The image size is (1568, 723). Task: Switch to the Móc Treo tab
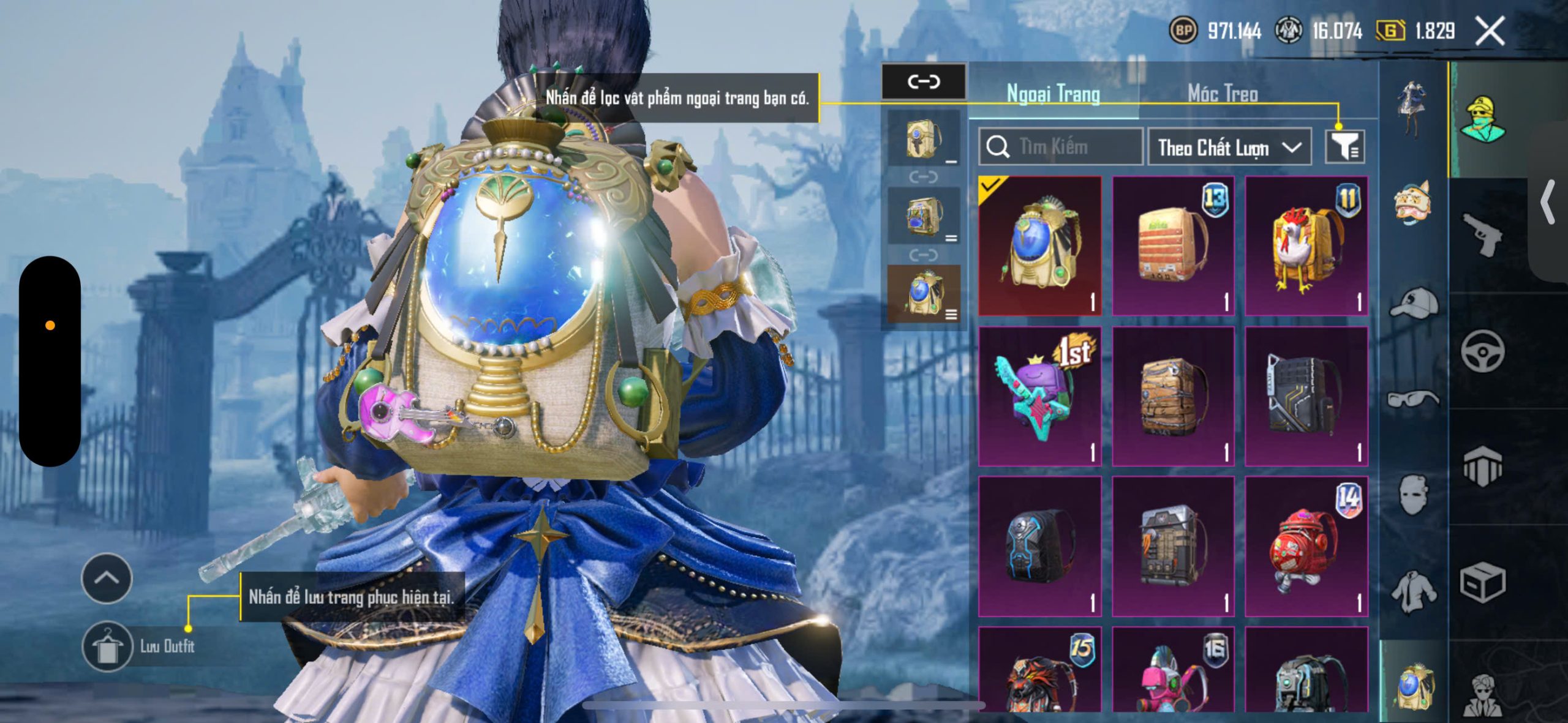tap(1223, 94)
